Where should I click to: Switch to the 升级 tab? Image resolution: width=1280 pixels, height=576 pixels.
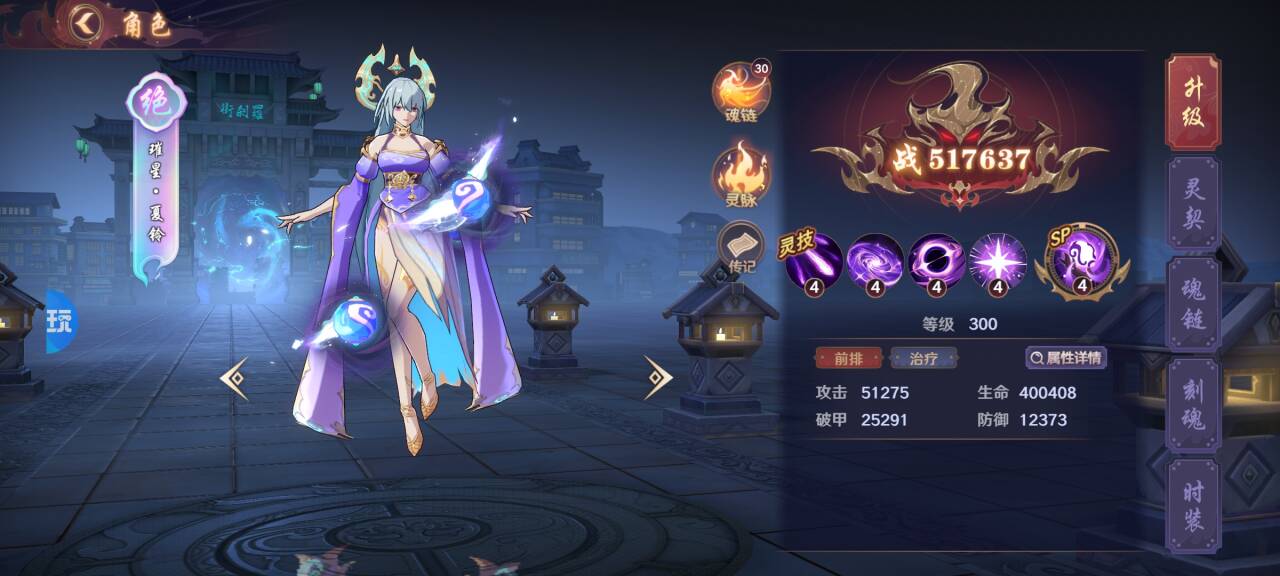tap(1193, 102)
